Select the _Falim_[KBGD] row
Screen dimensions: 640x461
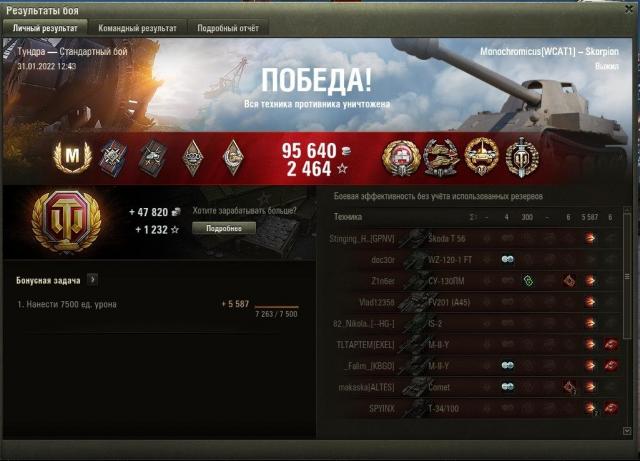pyautogui.click(x=470, y=365)
